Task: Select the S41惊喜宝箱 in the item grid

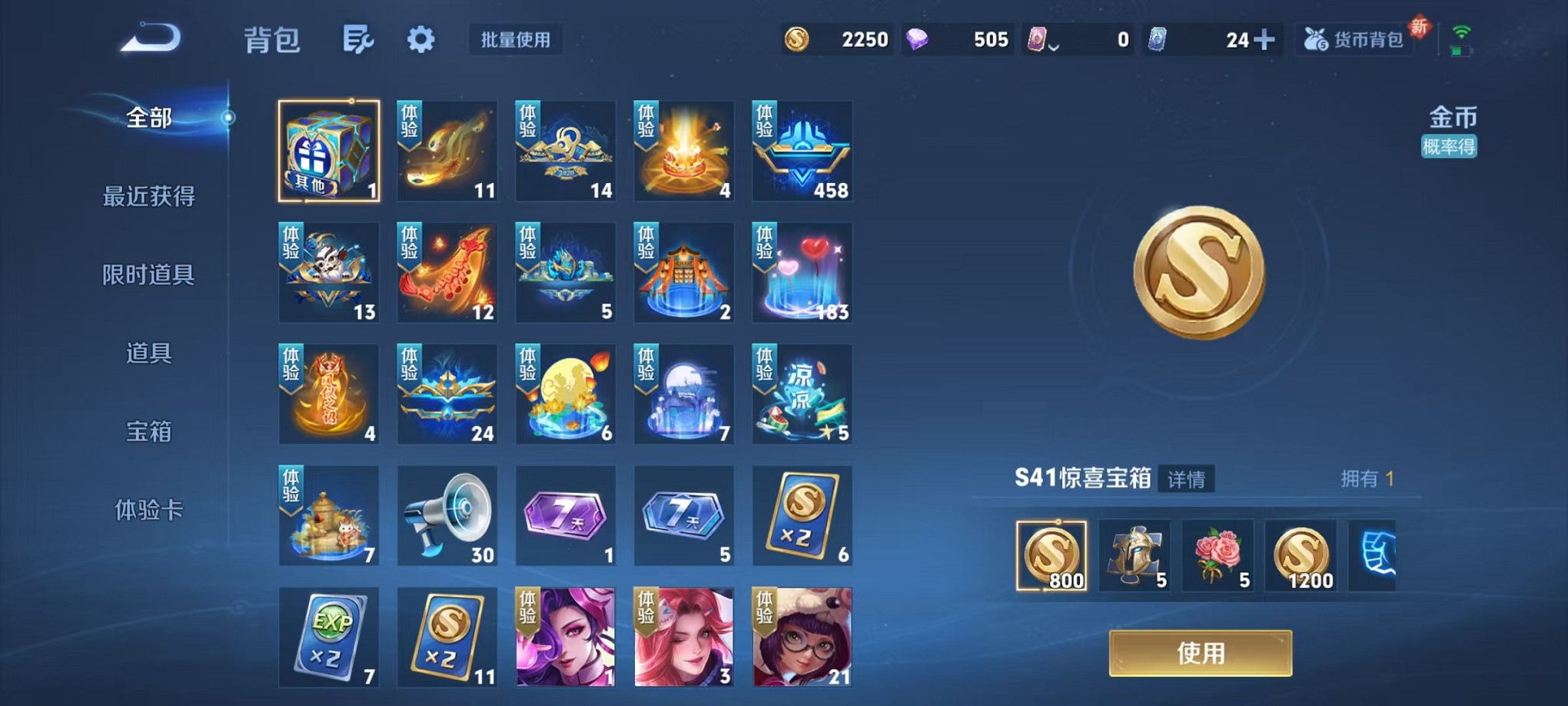Action: point(329,151)
